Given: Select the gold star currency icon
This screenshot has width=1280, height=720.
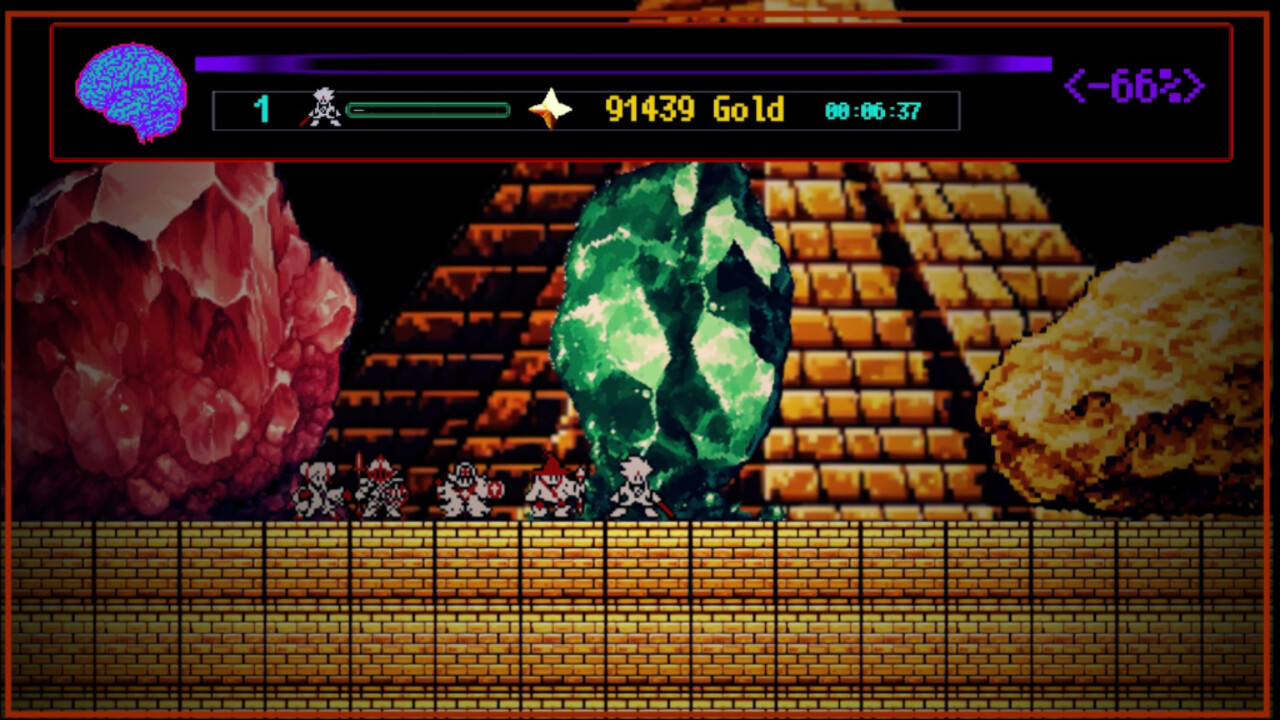Looking at the screenshot, I should tap(551, 108).
